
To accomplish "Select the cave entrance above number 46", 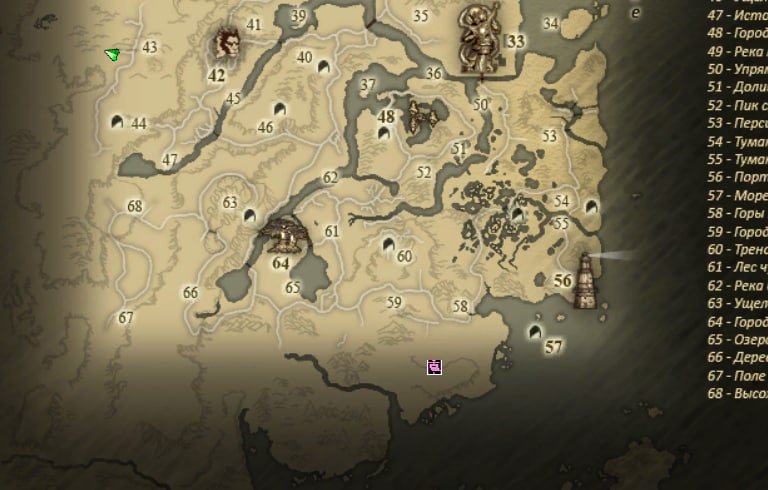I will (278, 108).
